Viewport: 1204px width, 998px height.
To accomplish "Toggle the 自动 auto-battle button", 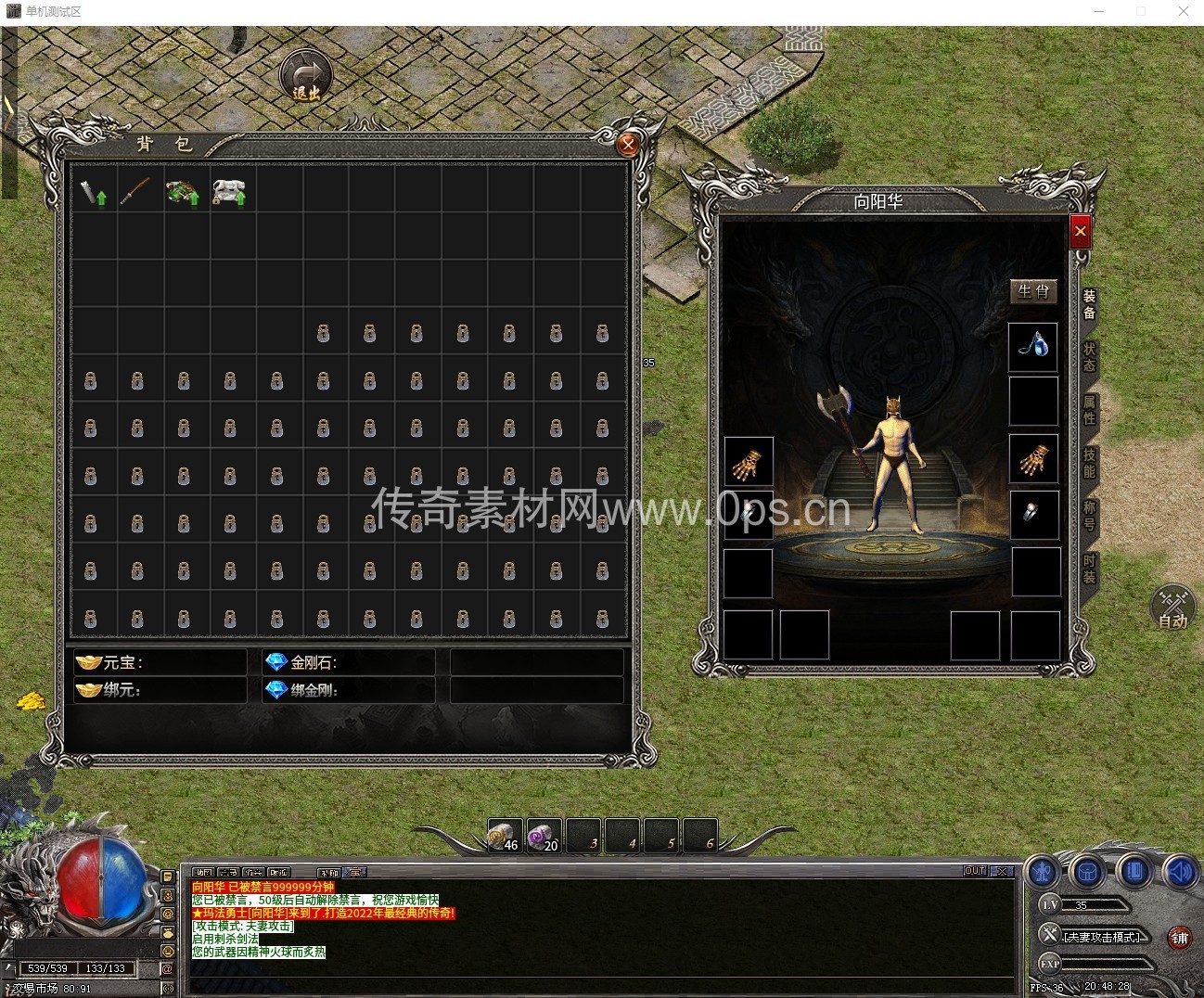I will [1172, 608].
